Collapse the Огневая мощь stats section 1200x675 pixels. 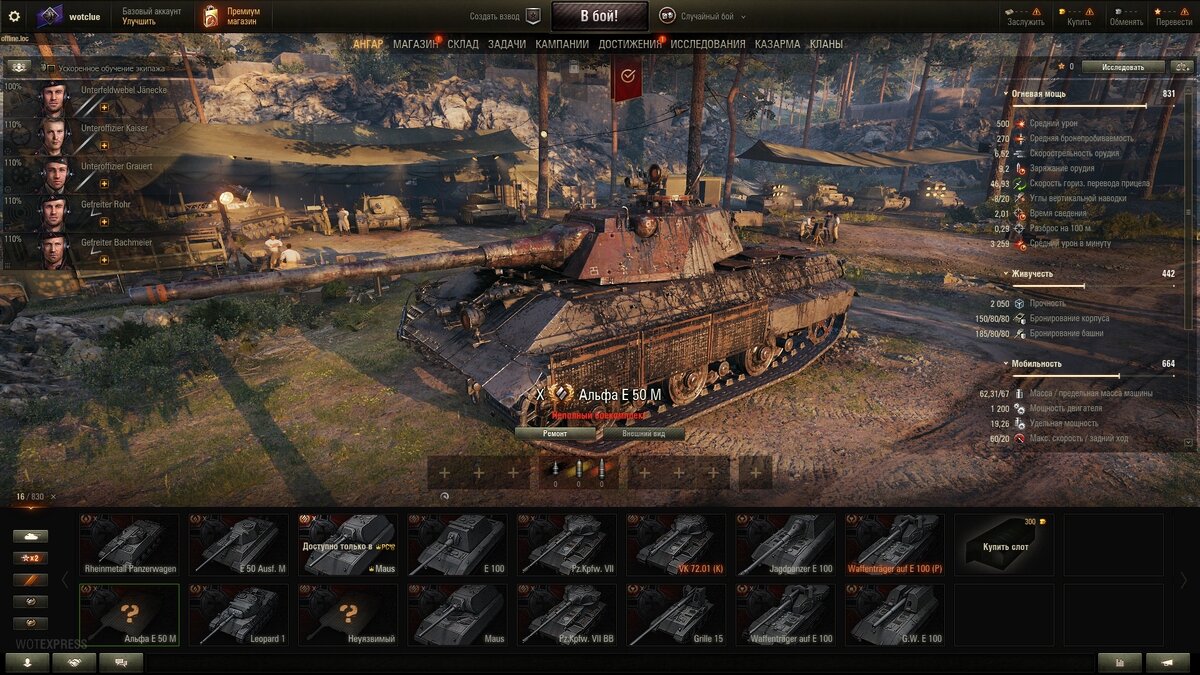(x=1006, y=94)
